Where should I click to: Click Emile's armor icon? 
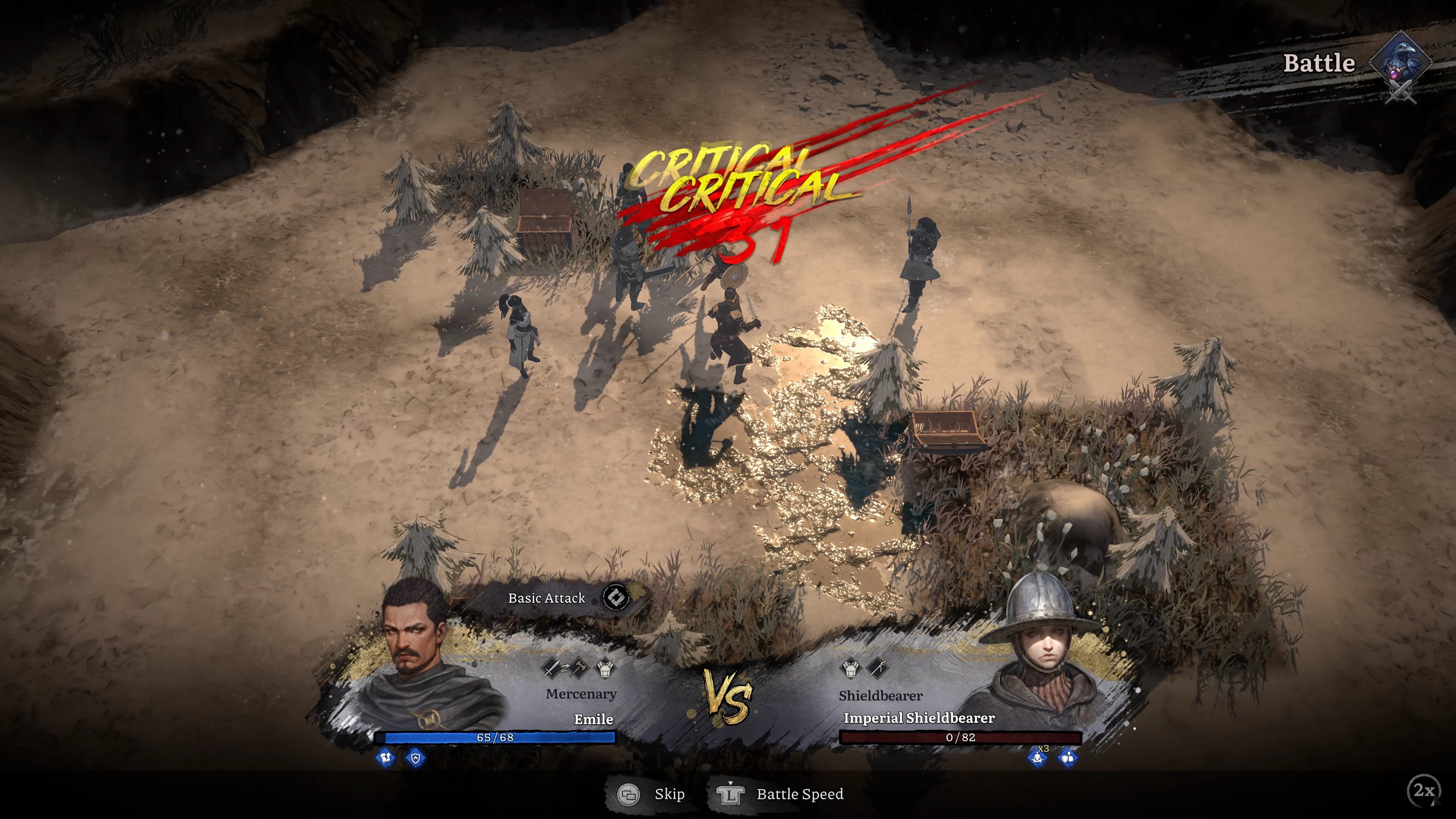606,668
